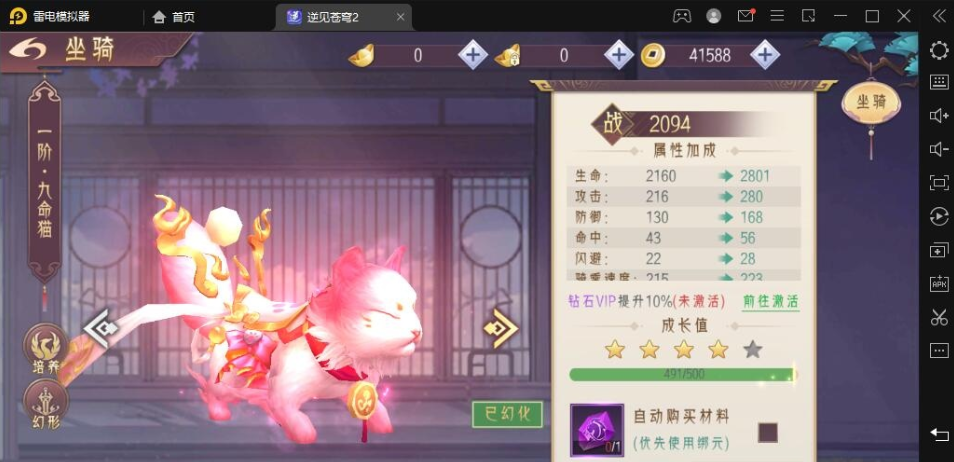Toggle the 自动购买材料 auto-buy checkbox
The width and height of the screenshot is (954, 462).
[767, 432]
